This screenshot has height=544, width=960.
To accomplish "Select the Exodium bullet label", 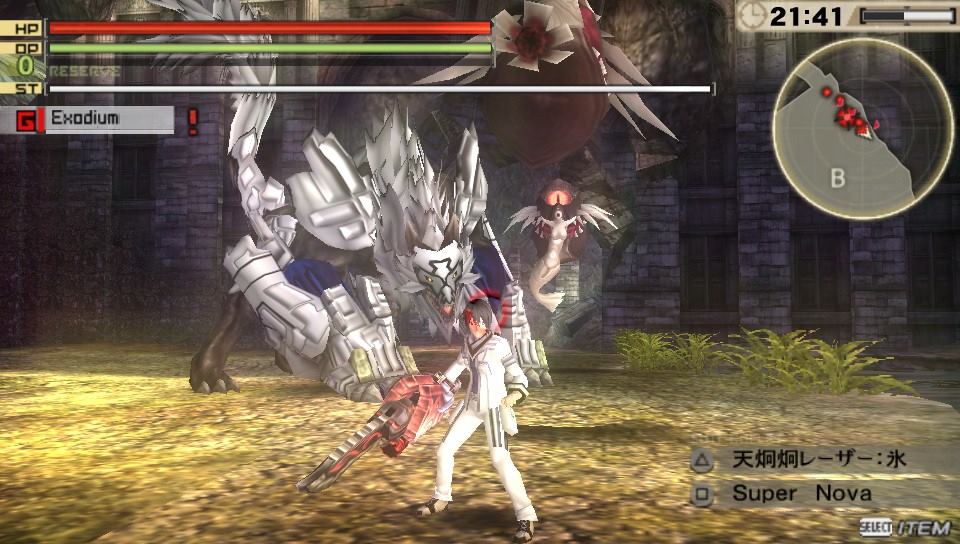I will pos(85,119).
